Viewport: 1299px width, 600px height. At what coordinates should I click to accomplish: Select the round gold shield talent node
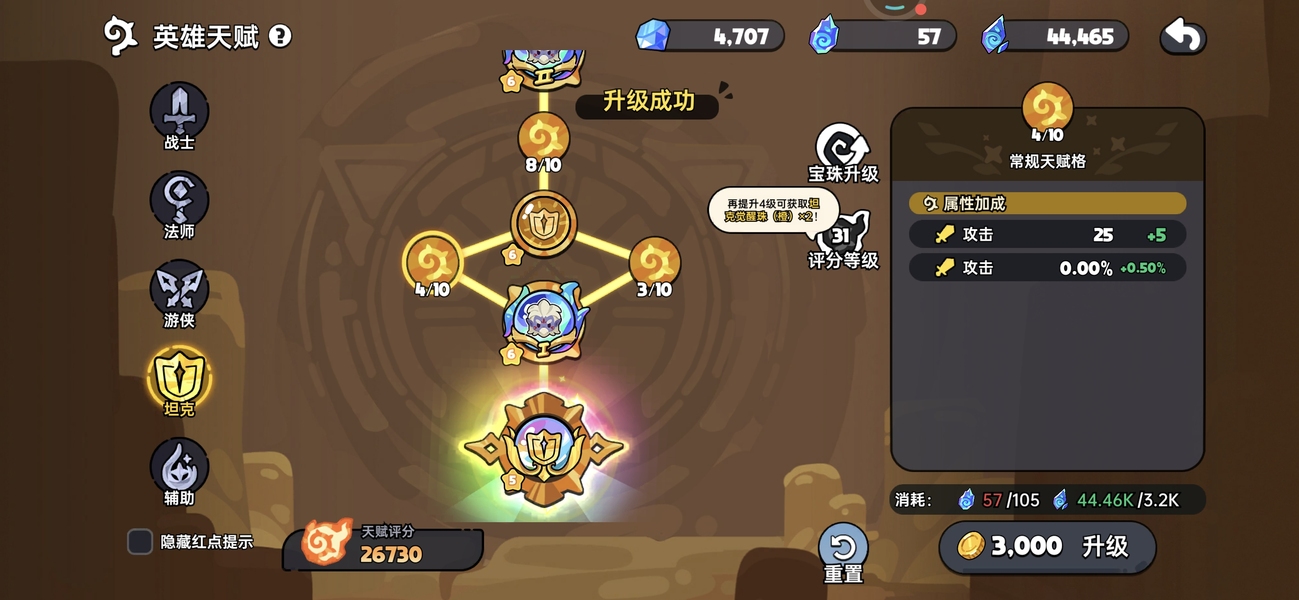pos(544,223)
